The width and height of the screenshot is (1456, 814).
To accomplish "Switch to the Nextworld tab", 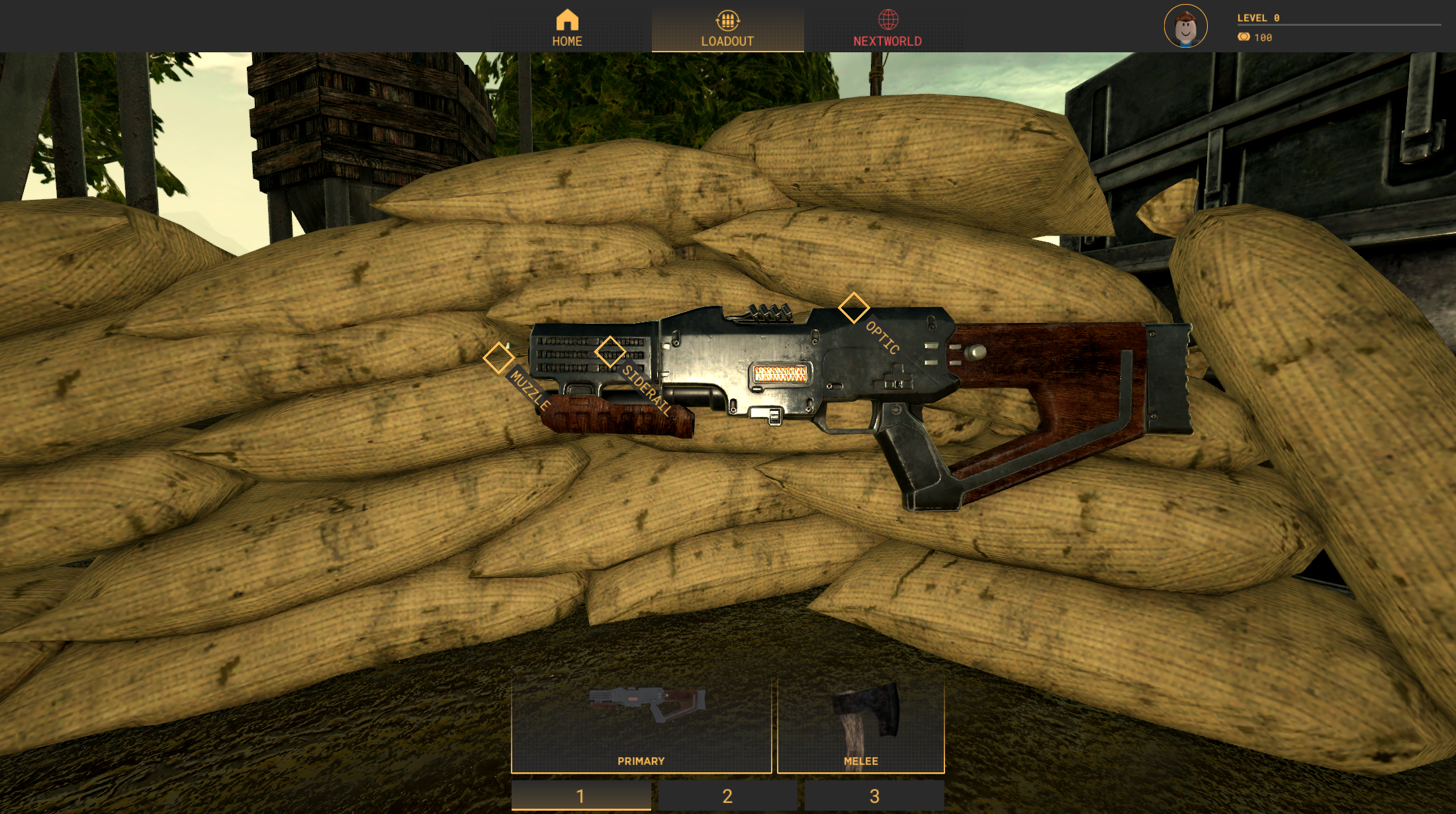I will (887, 29).
